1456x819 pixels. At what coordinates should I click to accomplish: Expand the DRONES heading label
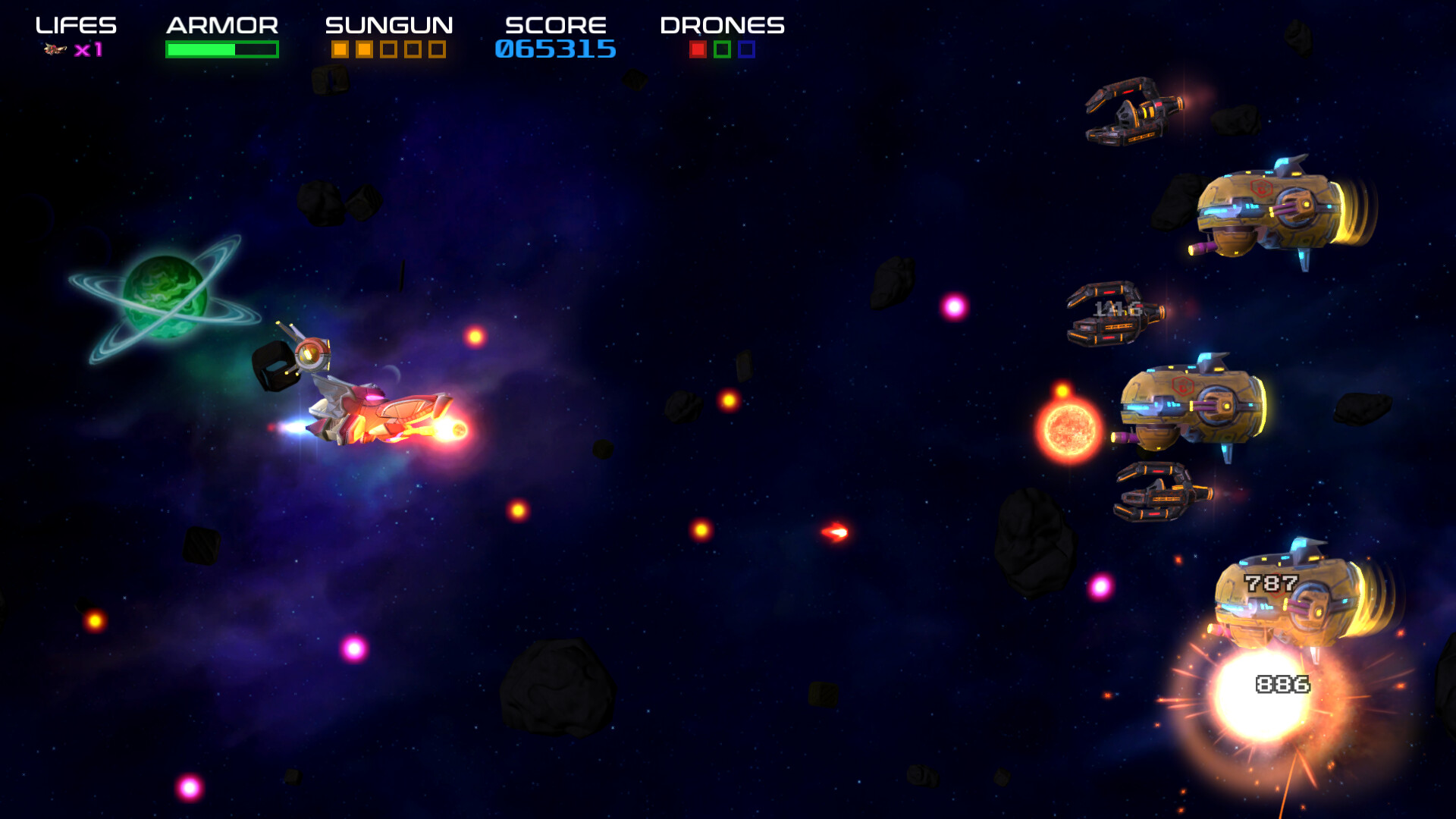click(721, 24)
